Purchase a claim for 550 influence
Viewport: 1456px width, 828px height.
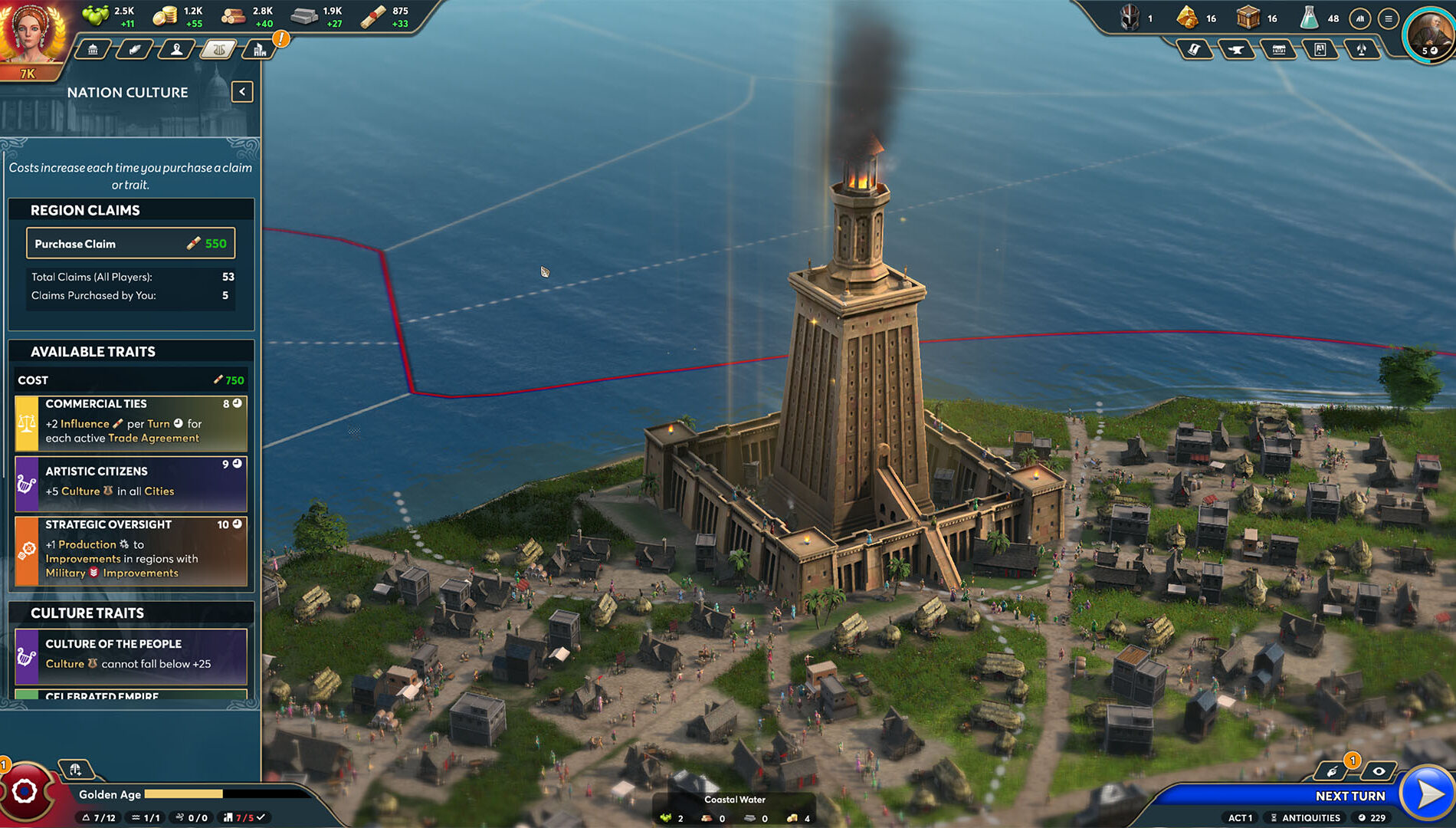click(x=130, y=243)
